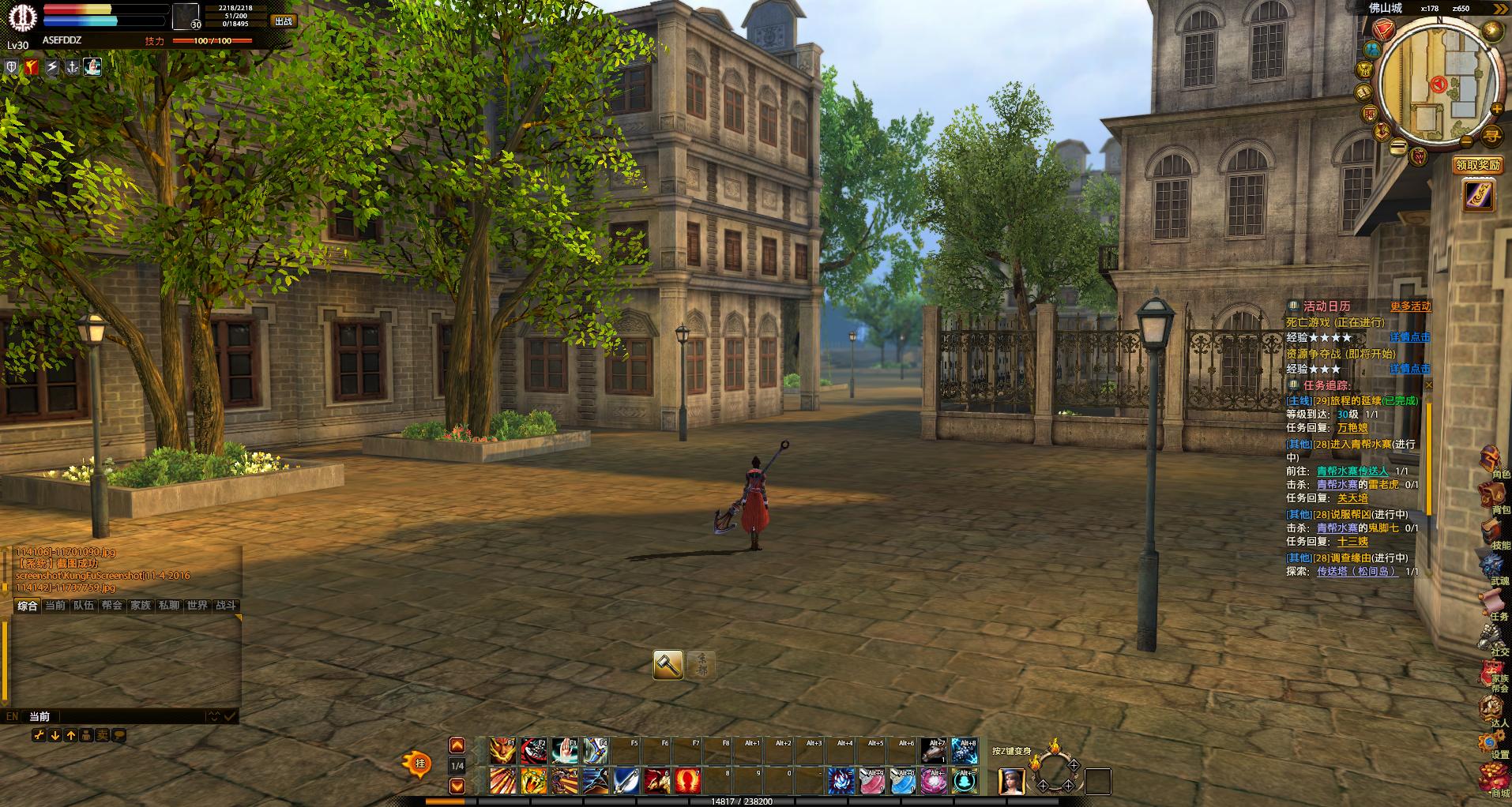Use the red potion in the hotbar
This screenshot has height=807, width=1512.
[x=686, y=781]
